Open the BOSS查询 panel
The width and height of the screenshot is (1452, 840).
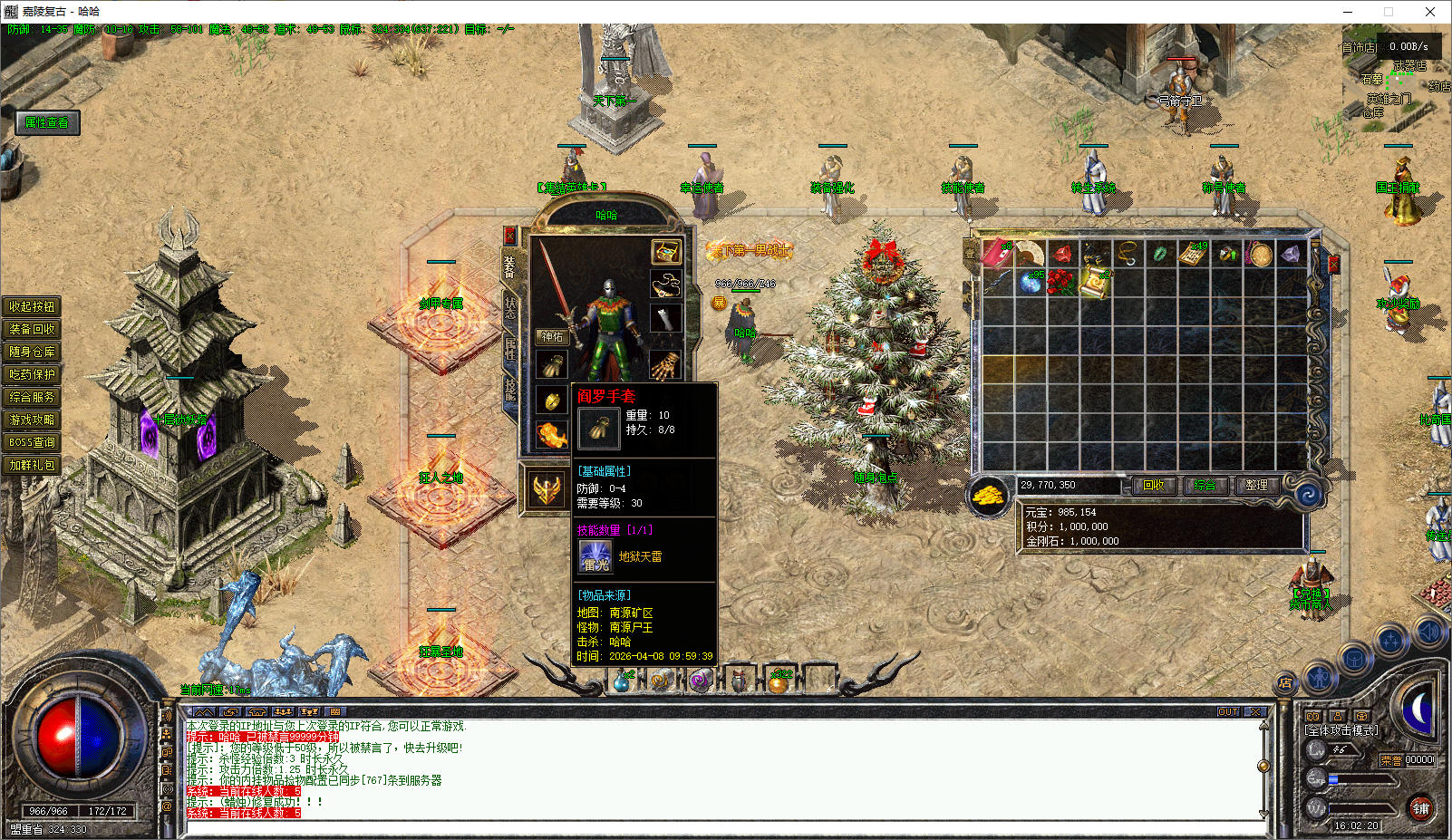coord(32,442)
